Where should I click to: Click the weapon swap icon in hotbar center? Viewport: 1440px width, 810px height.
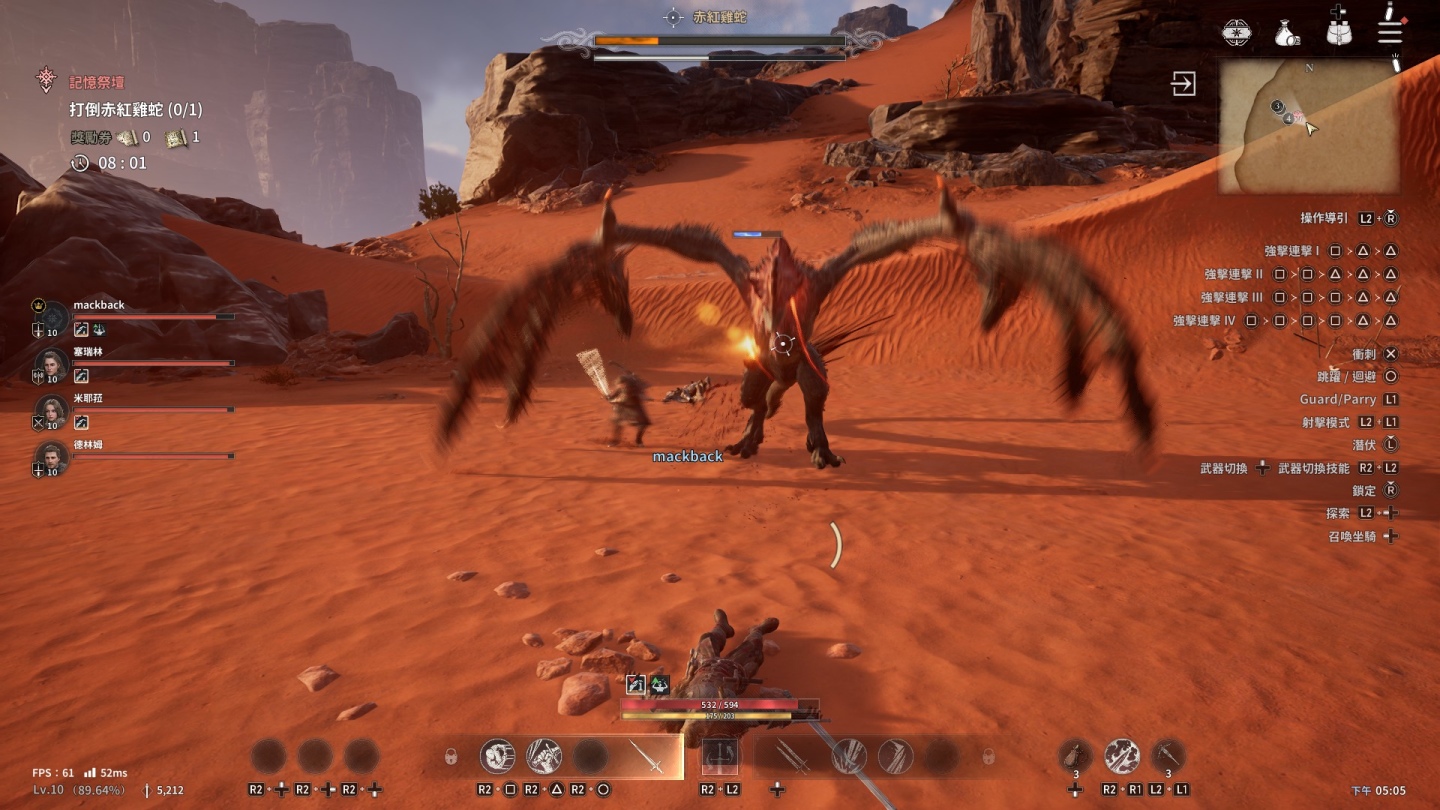[x=720, y=756]
